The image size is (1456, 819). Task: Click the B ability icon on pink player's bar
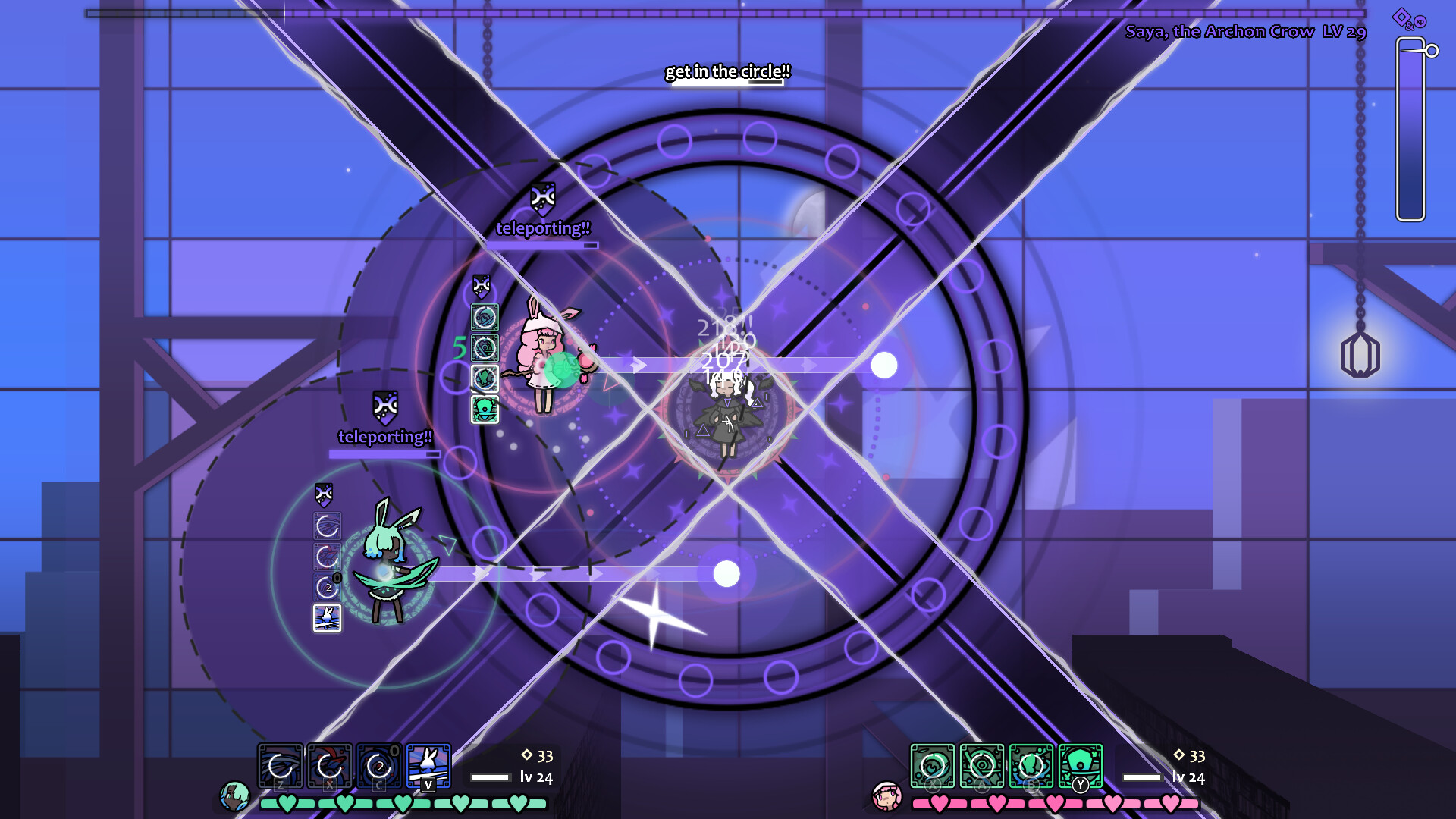[1031, 767]
